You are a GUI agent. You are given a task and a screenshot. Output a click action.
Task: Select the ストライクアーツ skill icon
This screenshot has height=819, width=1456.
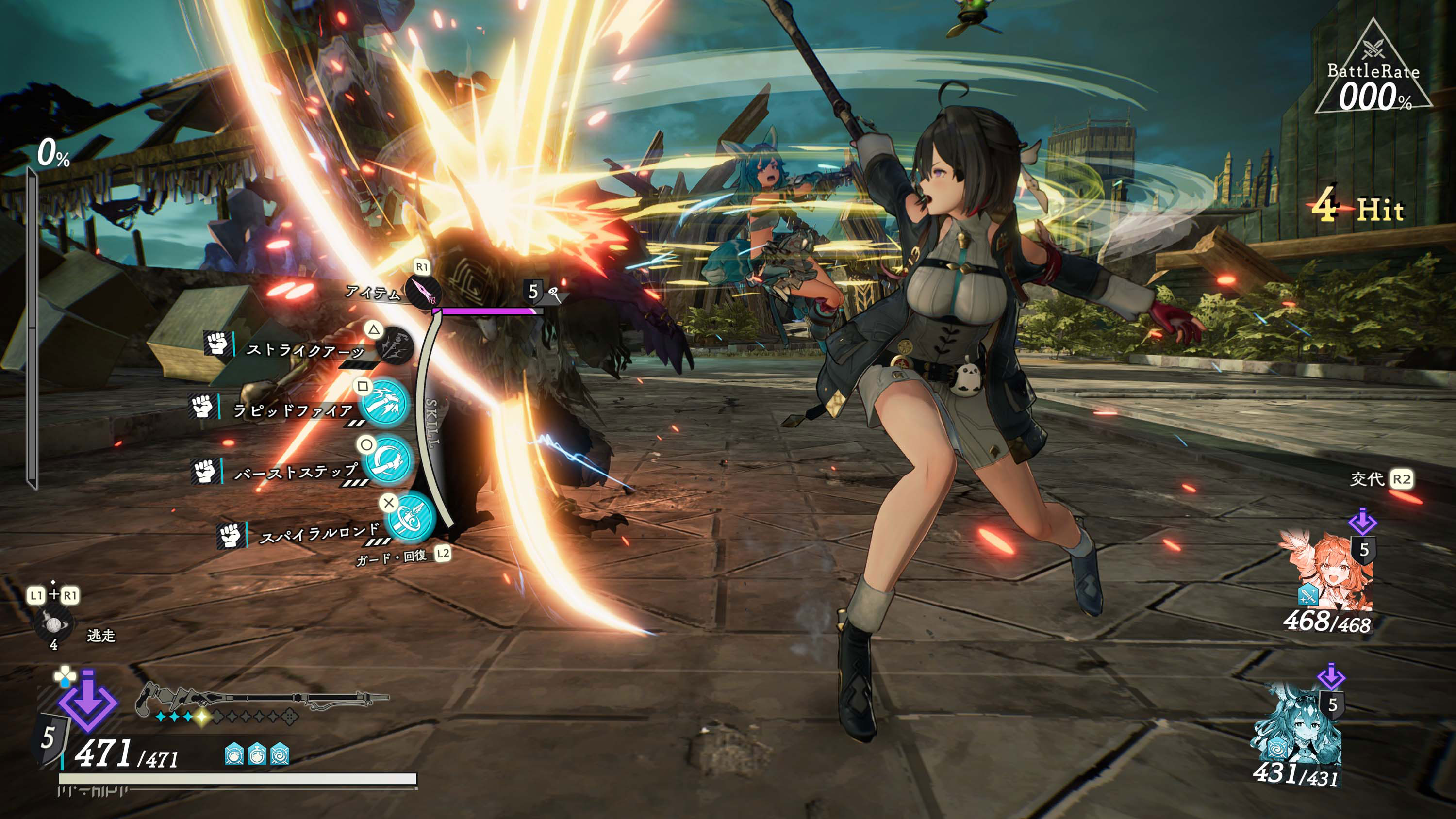pos(395,346)
